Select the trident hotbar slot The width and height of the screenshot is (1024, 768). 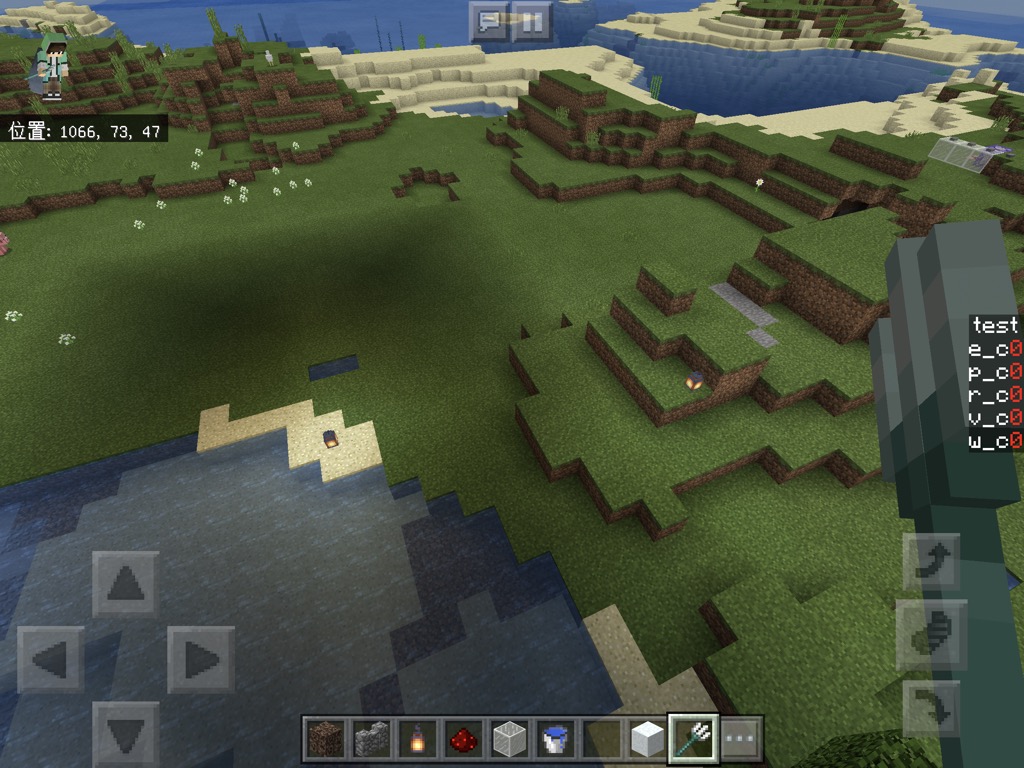[693, 739]
